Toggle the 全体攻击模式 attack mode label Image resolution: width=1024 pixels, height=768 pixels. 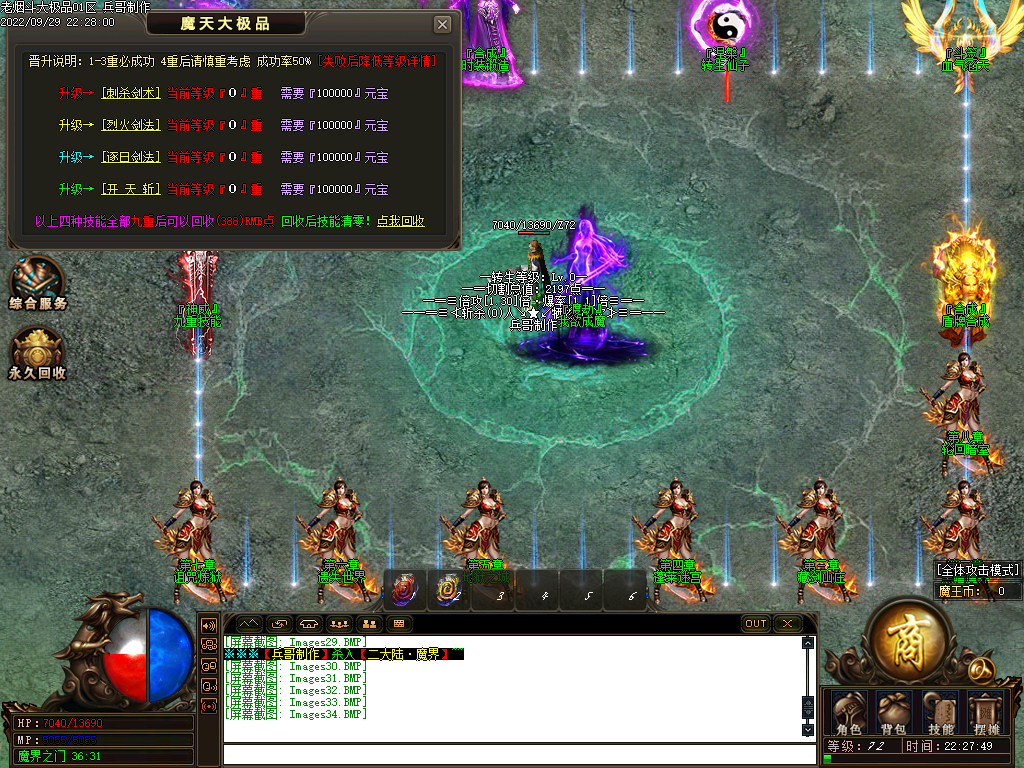(978, 570)
